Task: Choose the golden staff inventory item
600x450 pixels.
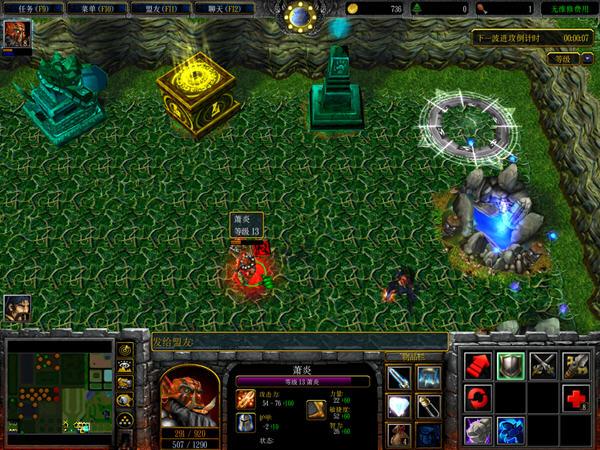Action: click(x=429, y=407)
